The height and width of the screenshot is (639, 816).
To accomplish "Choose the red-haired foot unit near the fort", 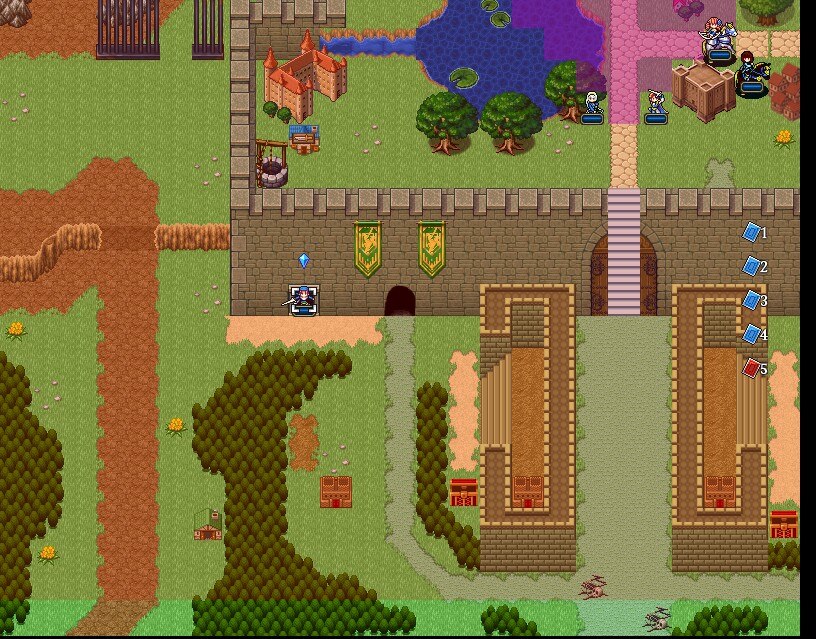I will [655, 105].
